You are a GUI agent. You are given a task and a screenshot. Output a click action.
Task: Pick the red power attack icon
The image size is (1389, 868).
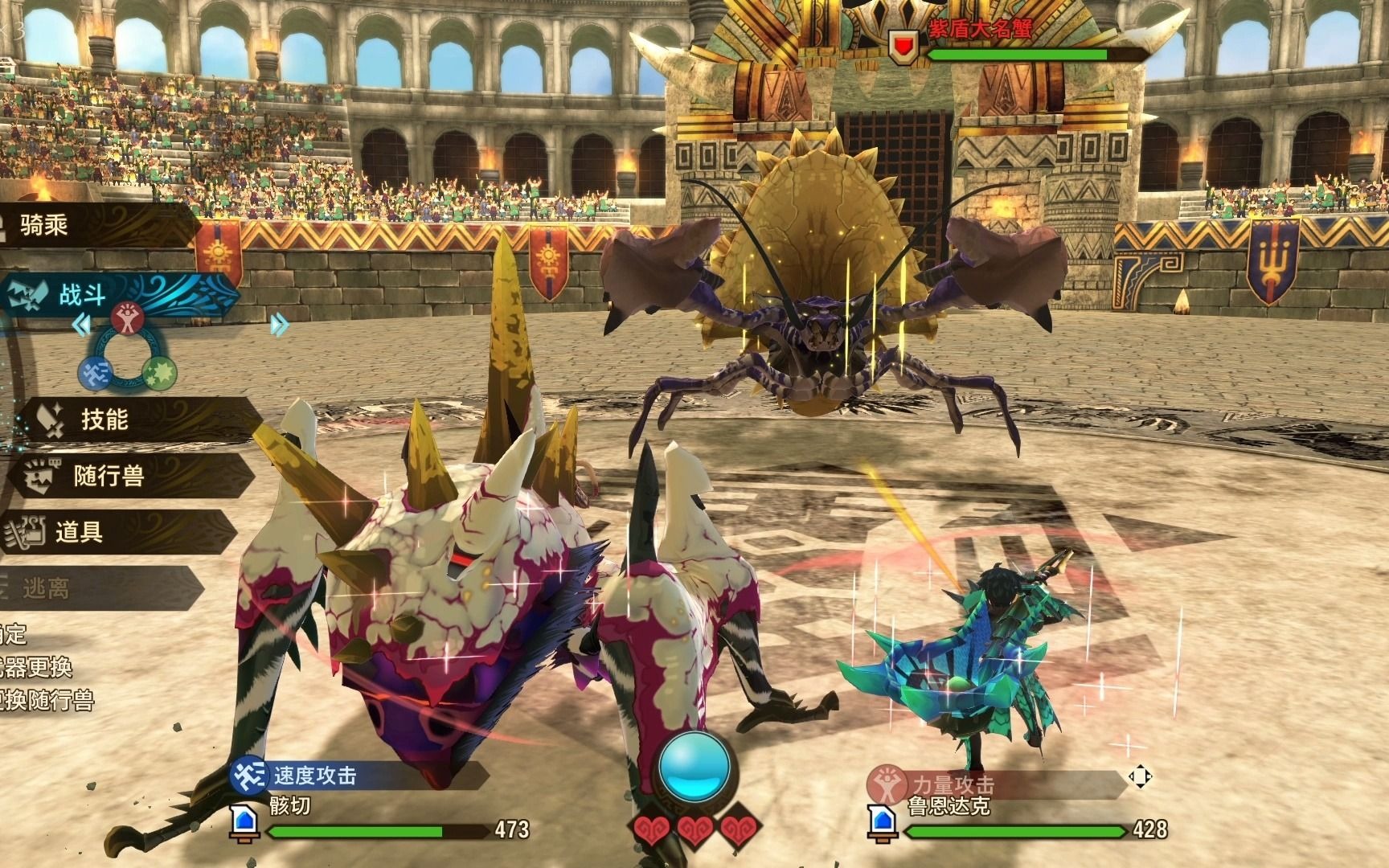pyautogui.click(x=127, y=319)
